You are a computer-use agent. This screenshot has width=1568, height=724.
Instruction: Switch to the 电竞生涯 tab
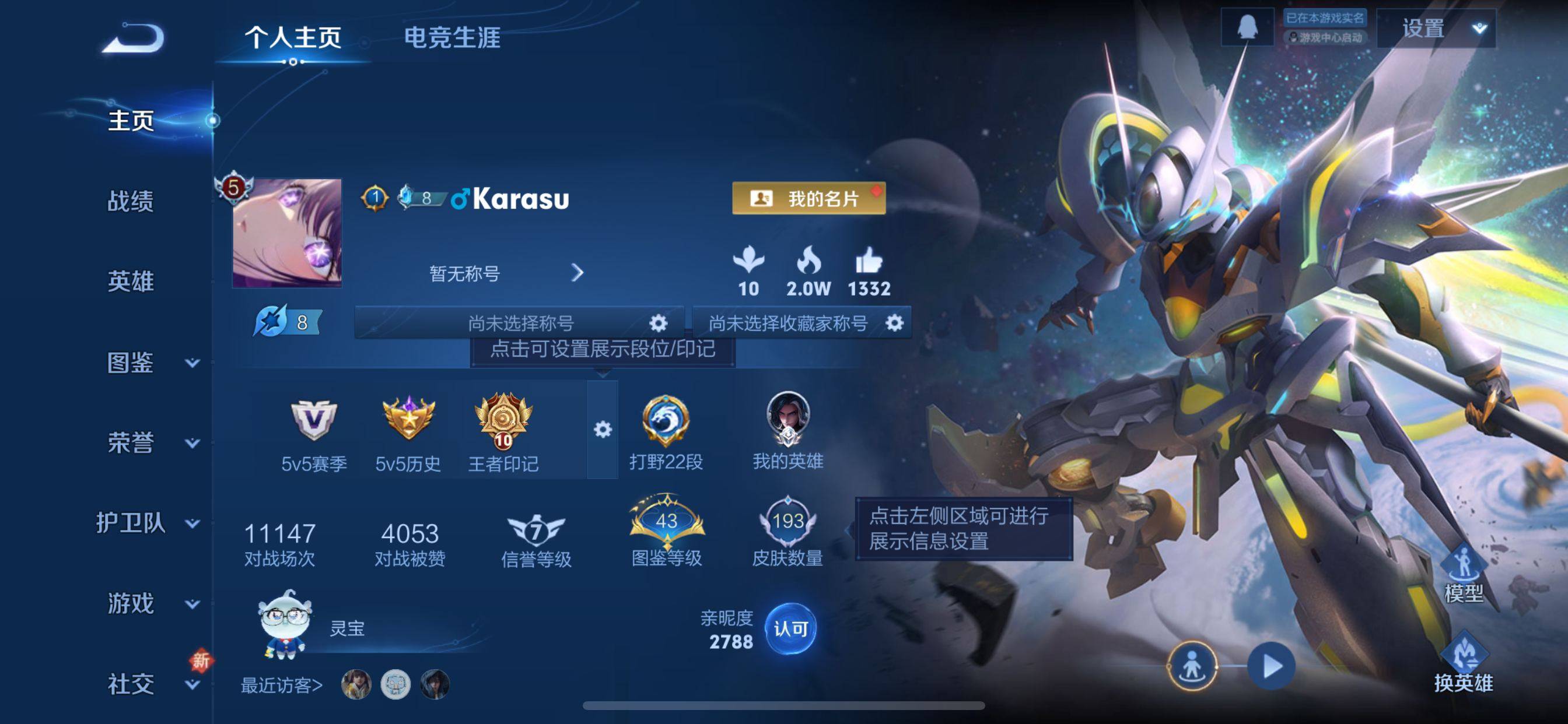[452, 38]
